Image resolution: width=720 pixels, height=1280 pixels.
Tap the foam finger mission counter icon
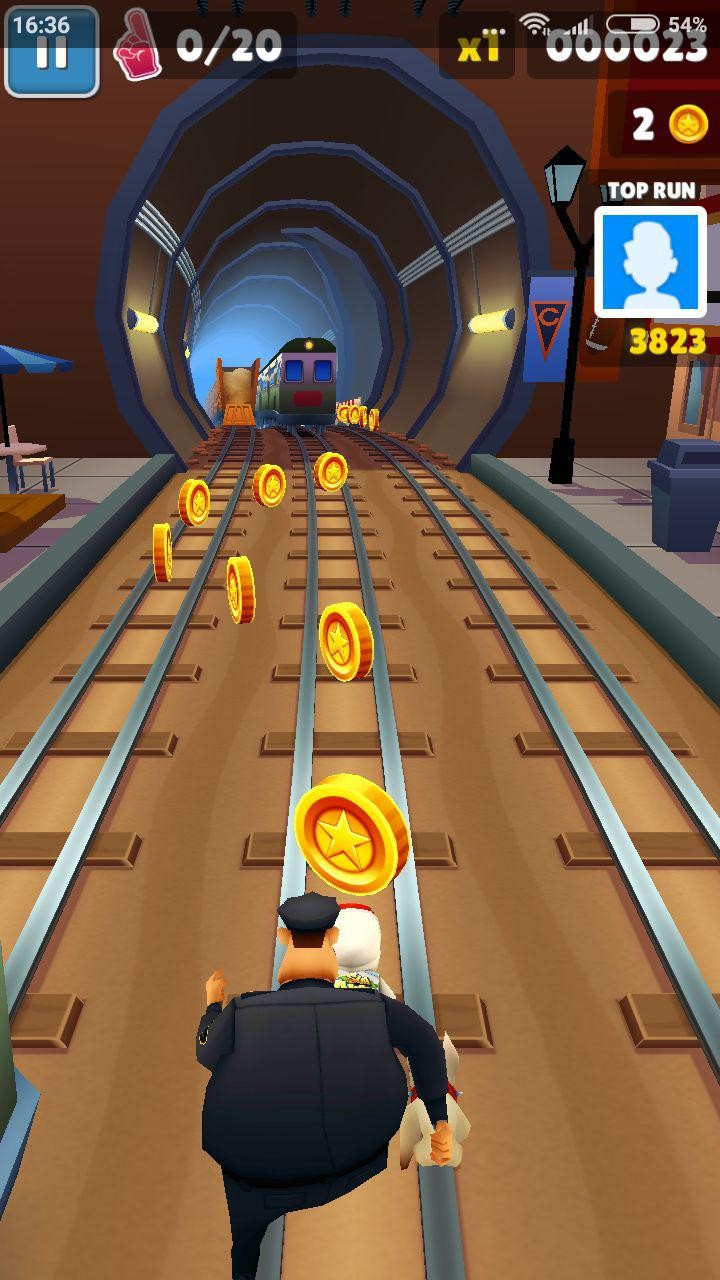point(137,45)
